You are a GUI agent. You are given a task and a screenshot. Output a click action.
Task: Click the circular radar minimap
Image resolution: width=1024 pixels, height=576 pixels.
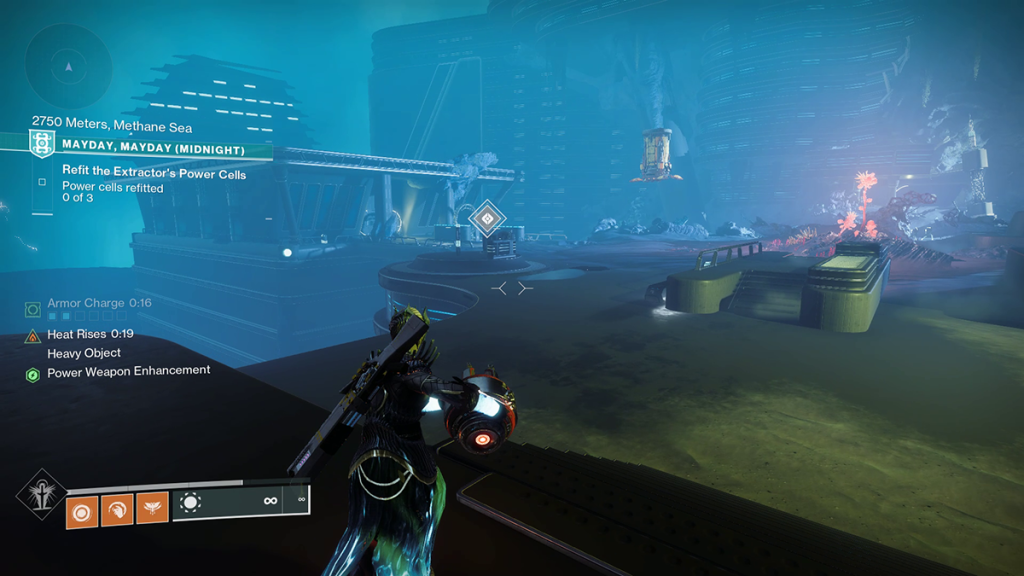[68, 67]
